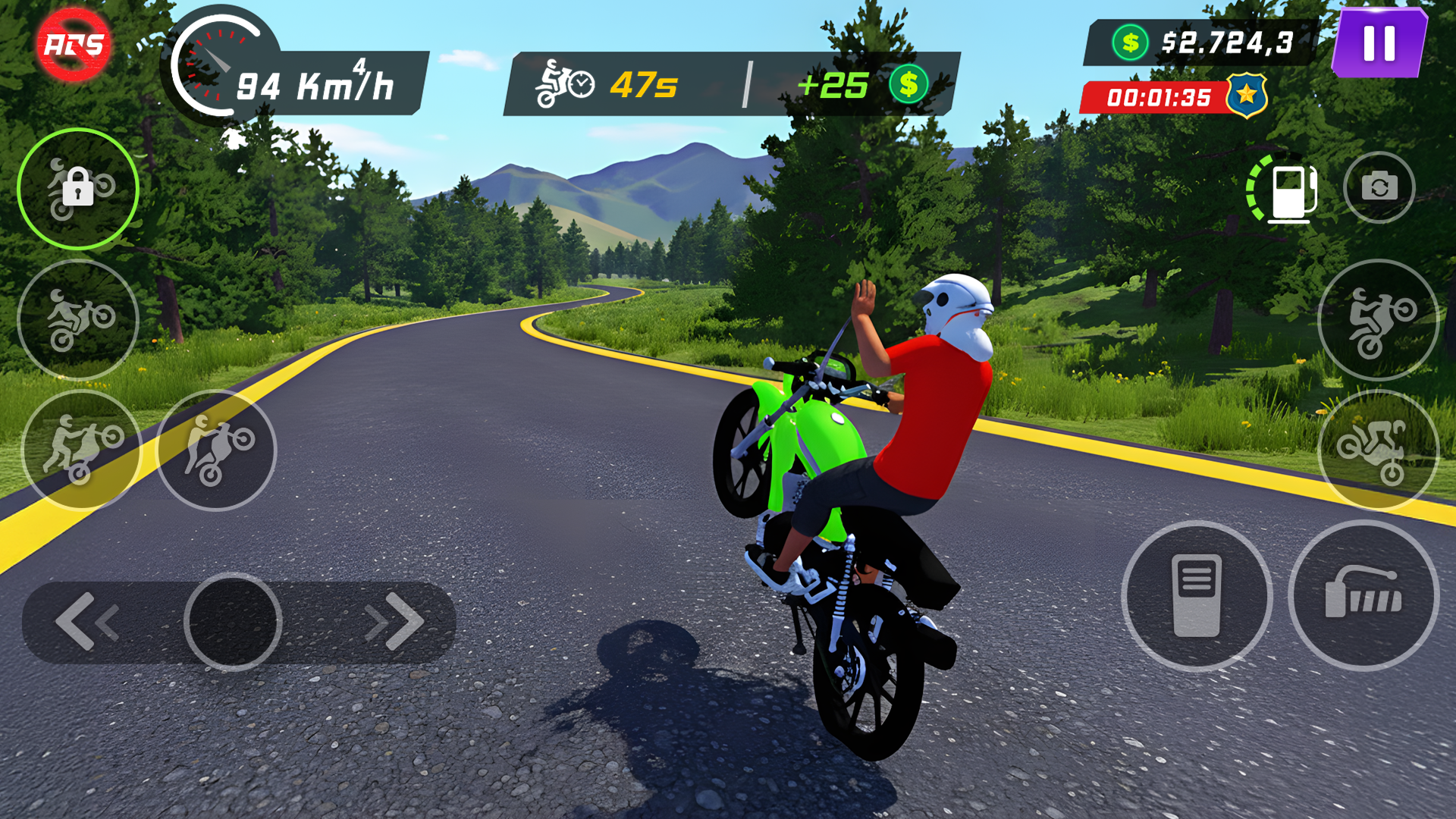Twist the throttle grip button
Image resolution: width=1456 pixels, height=819 pixels.
coord(1363,596)
